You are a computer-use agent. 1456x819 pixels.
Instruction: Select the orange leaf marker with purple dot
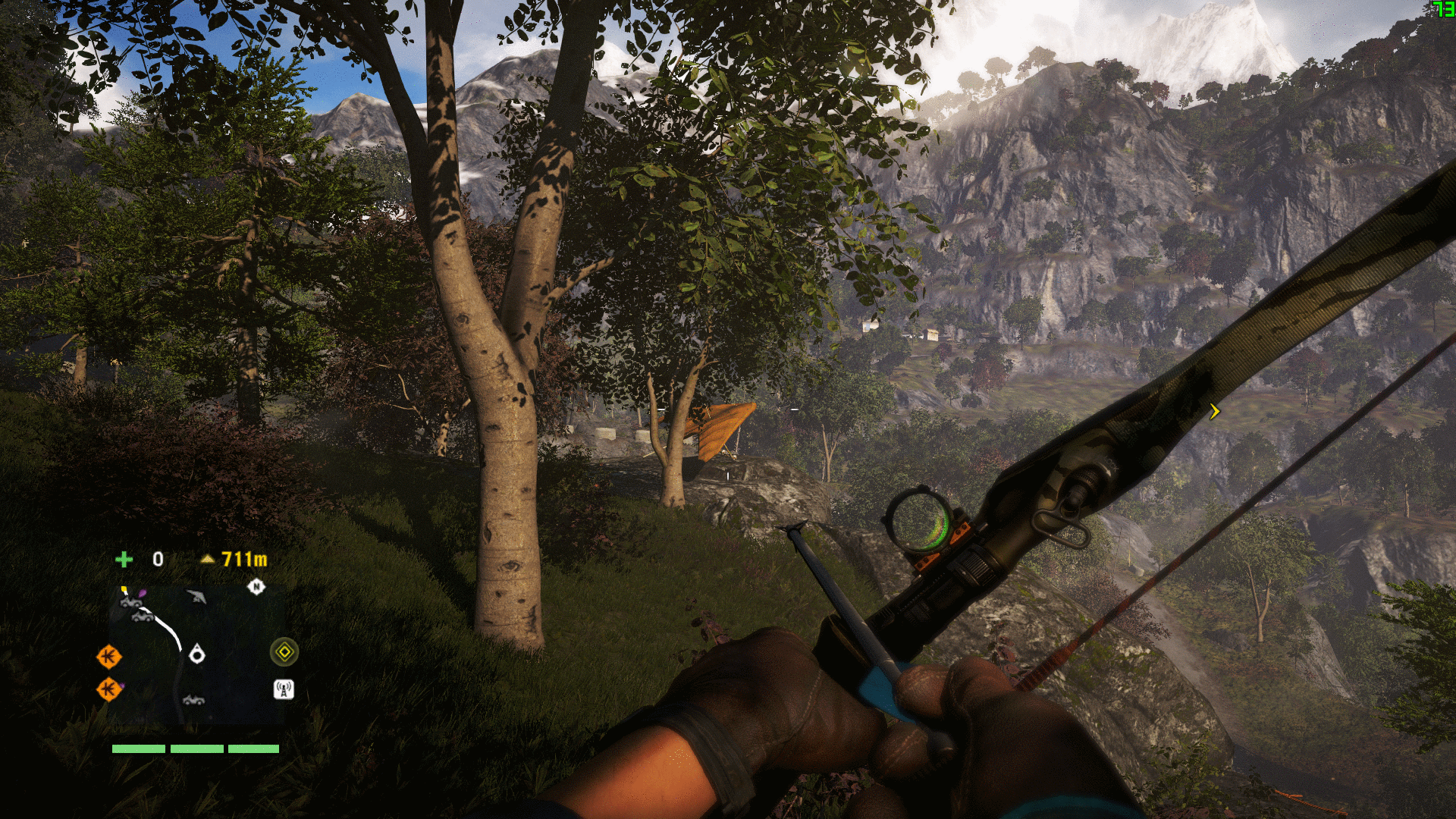point(109,689)
